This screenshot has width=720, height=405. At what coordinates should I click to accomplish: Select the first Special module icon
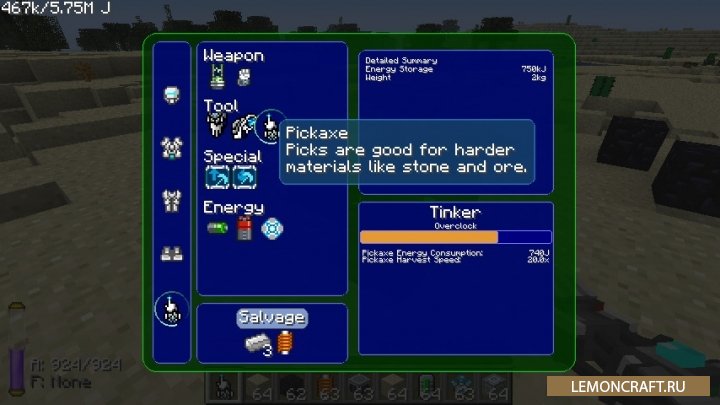[x=217, y=177]
